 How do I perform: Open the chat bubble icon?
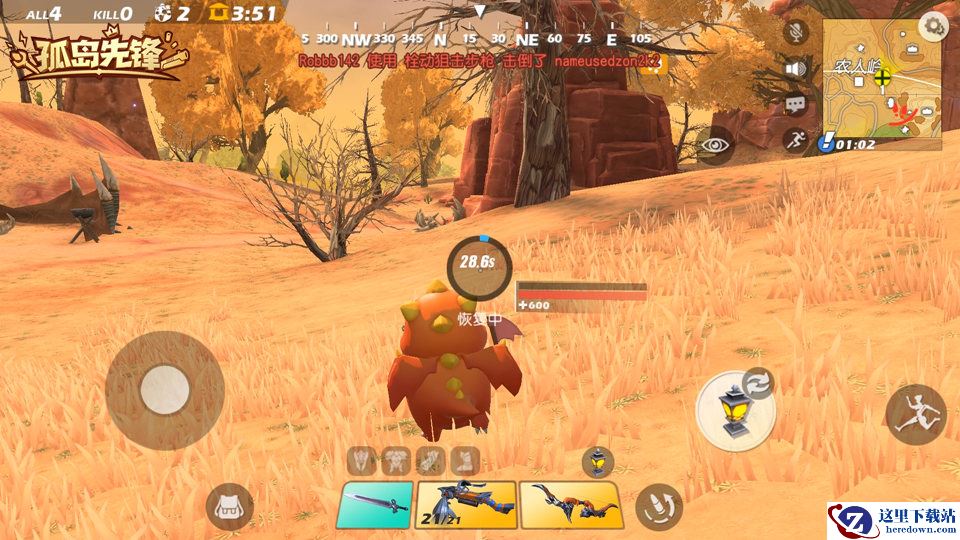coord(796,103)
